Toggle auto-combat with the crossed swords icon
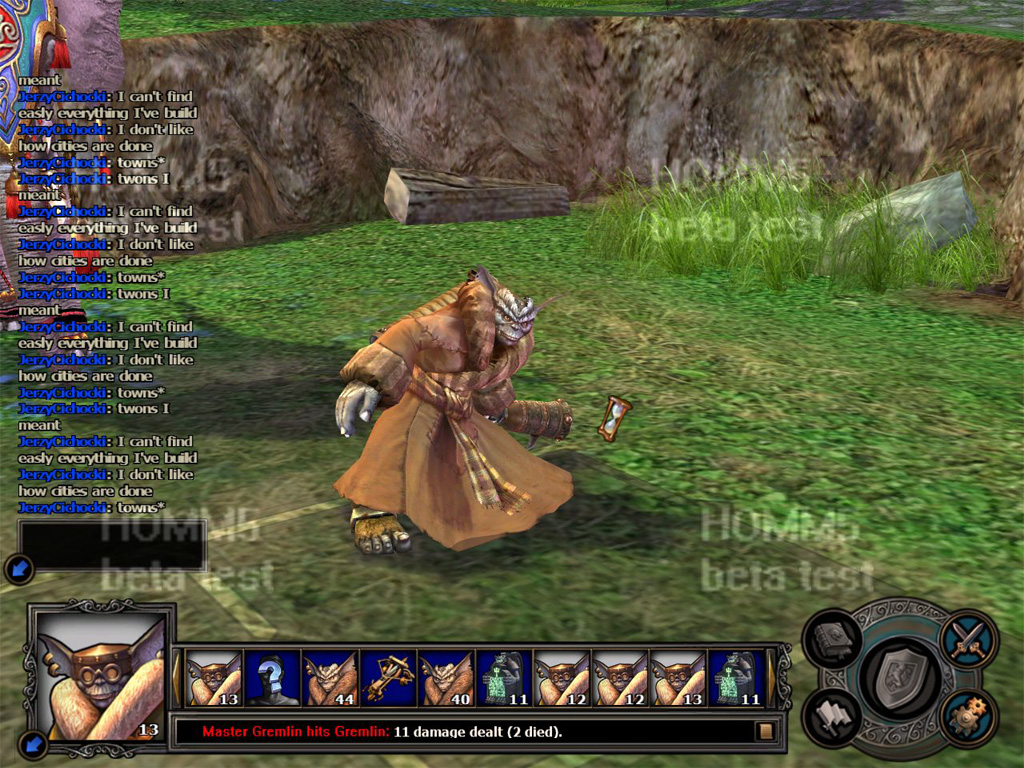This screenshot has width=1024, height=768. pyautogui.click(x=967, y=638)
